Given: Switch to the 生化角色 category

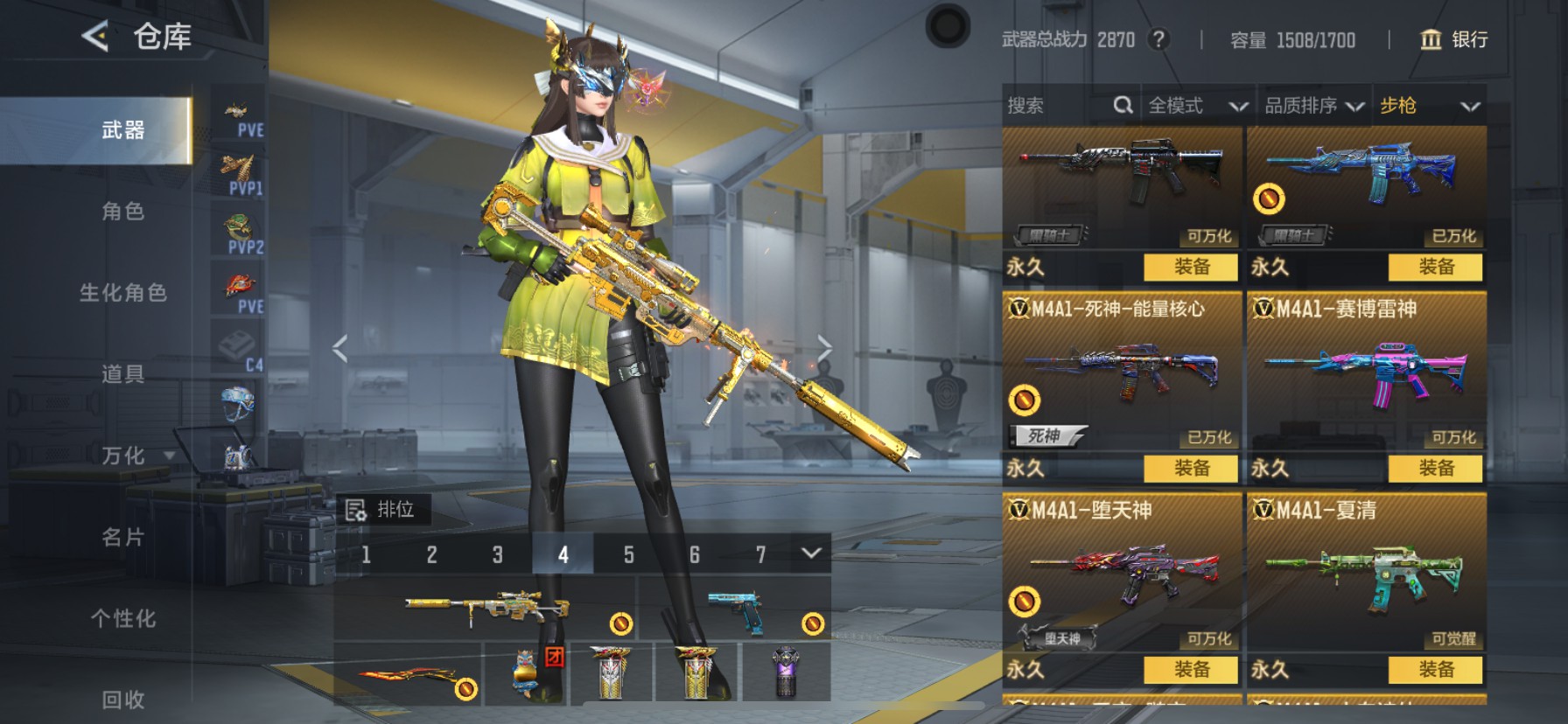Looking at the screenshot, I should click(122, 293).
